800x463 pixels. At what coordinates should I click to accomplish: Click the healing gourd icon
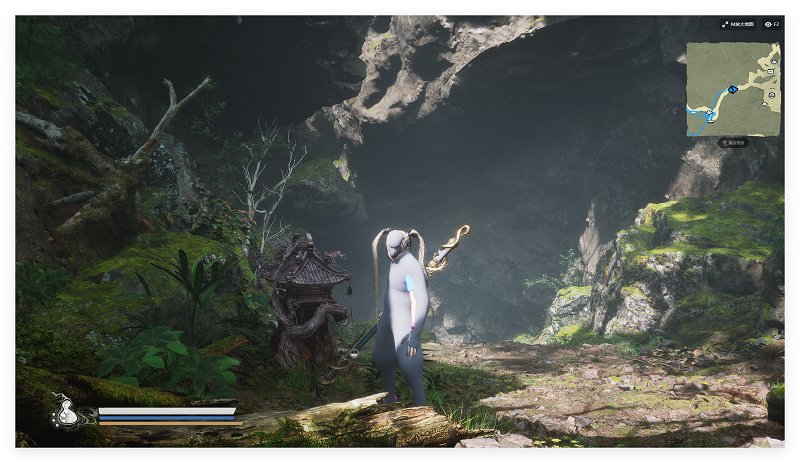(67, 410)
